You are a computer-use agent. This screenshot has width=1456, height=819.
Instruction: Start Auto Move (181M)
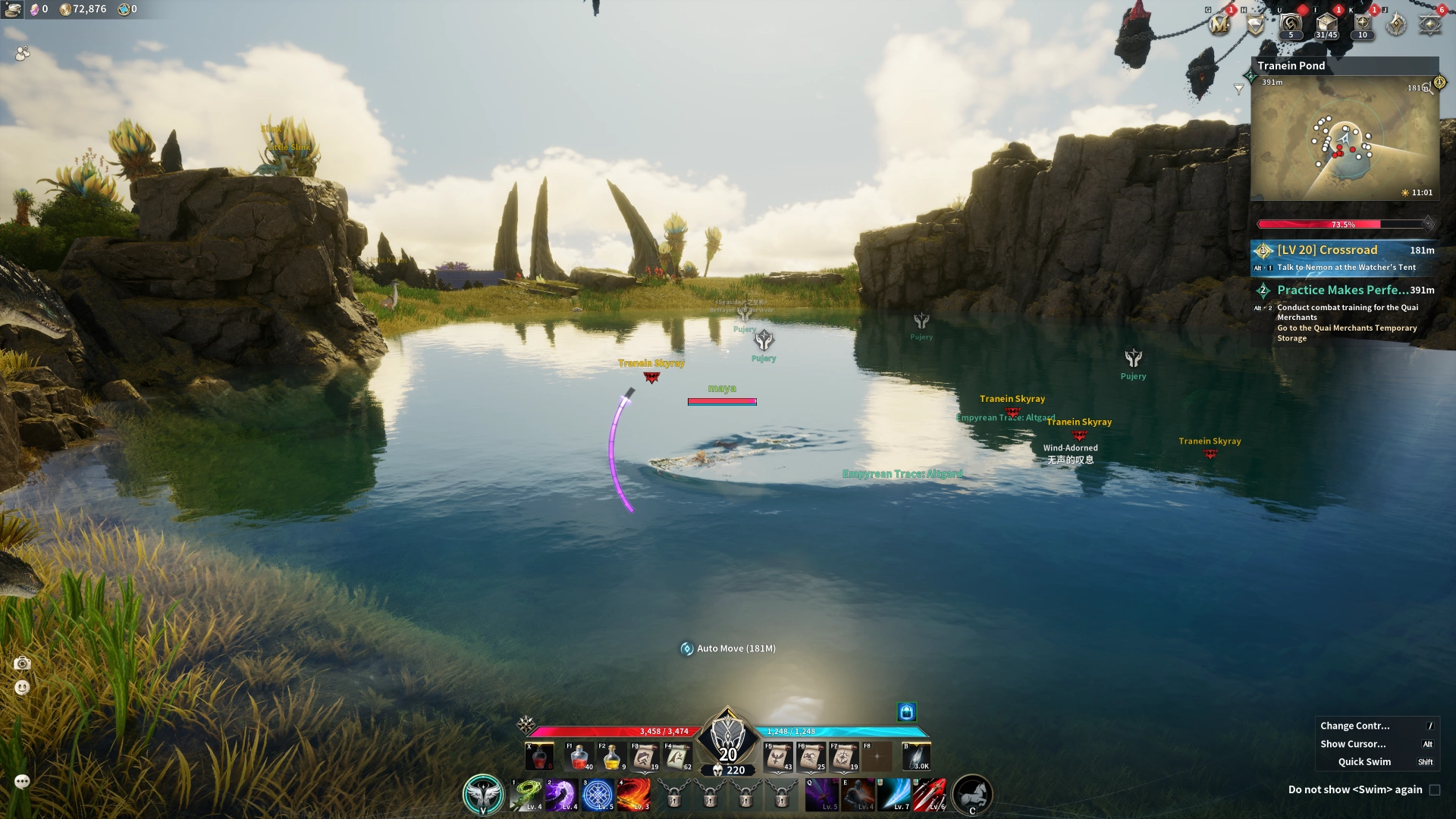tap(728, 649)
